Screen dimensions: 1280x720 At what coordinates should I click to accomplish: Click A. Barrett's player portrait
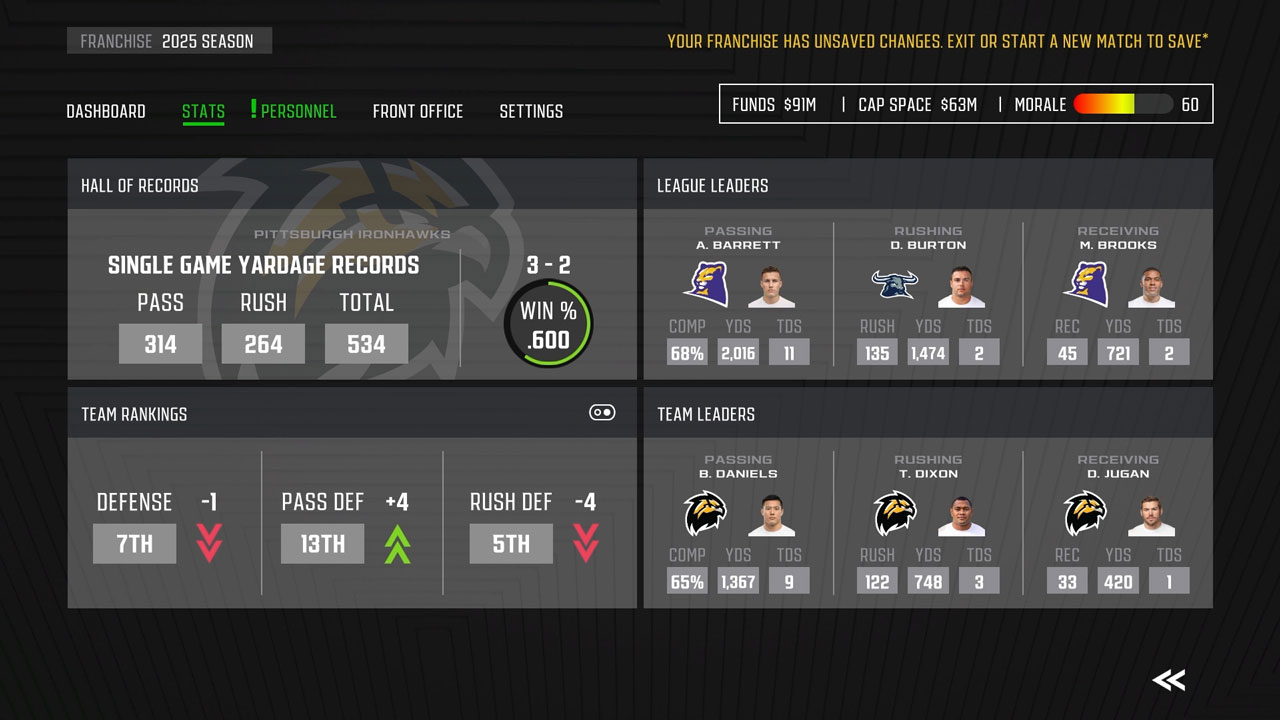(770, 287)
